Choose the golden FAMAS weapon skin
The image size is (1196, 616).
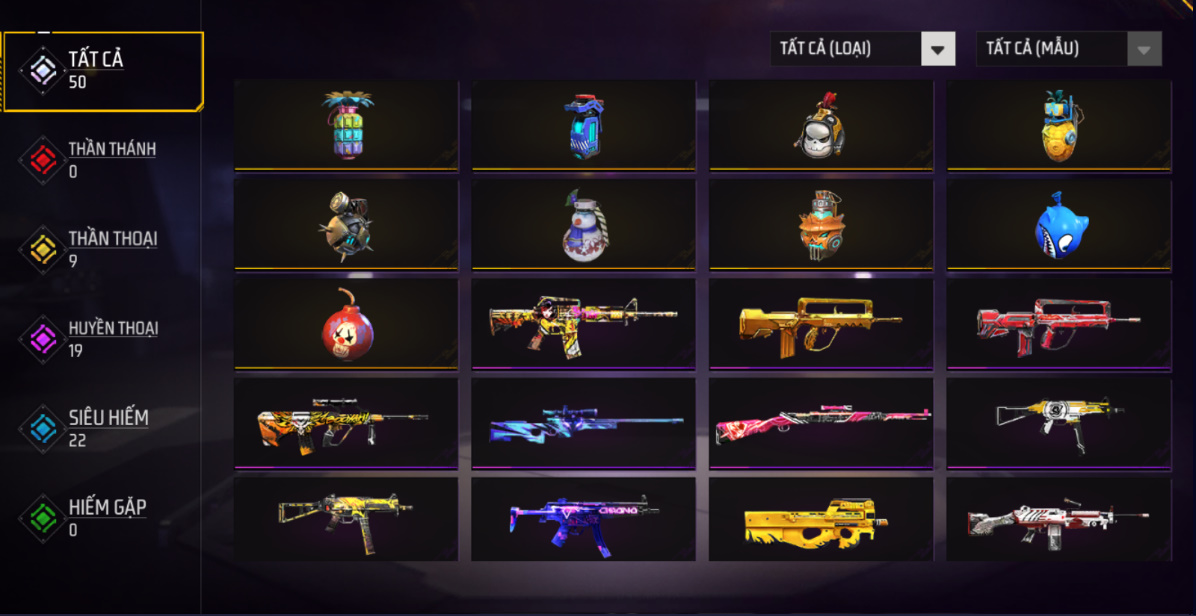tap(821, 324)
